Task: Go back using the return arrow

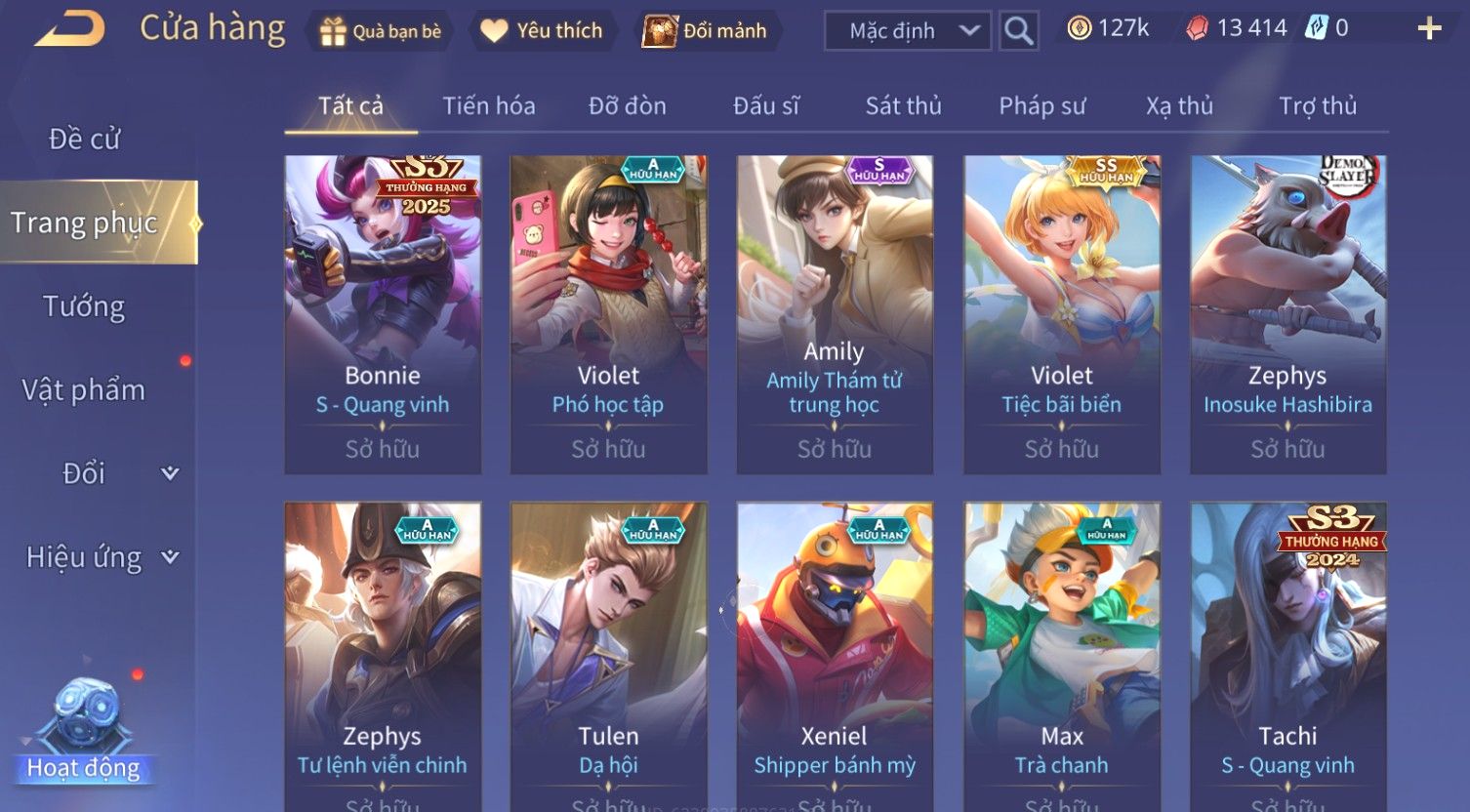Action: 70,29
